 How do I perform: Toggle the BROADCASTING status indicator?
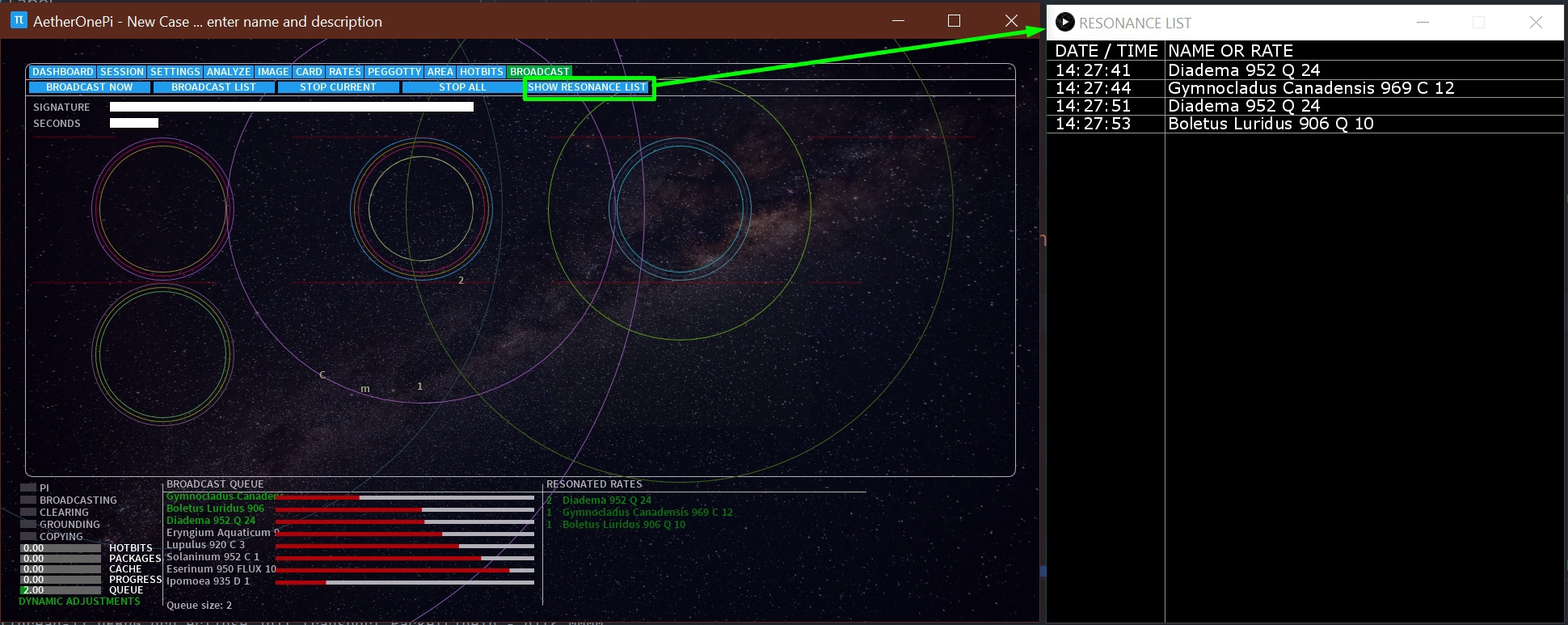[27, 500]
